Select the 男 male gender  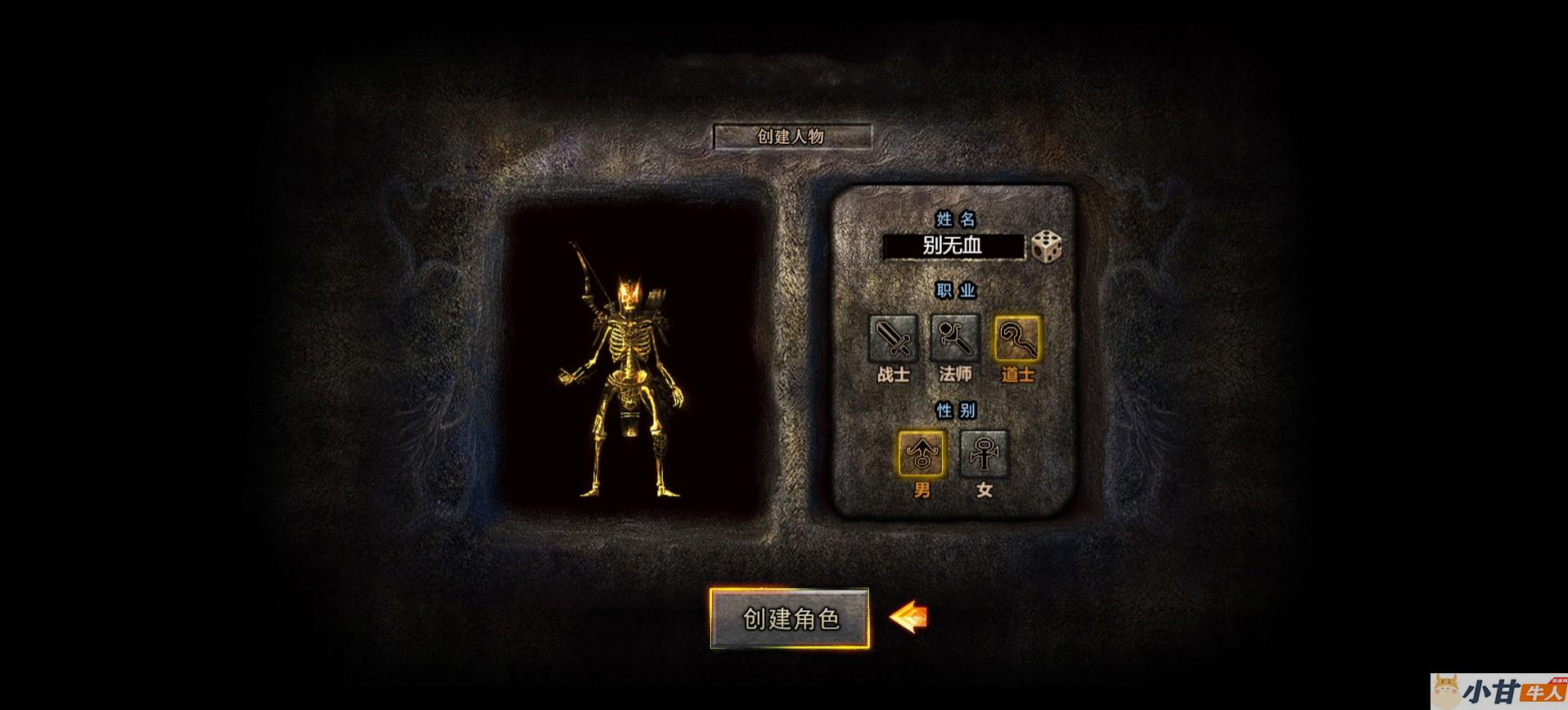click(x=921, y=453)
